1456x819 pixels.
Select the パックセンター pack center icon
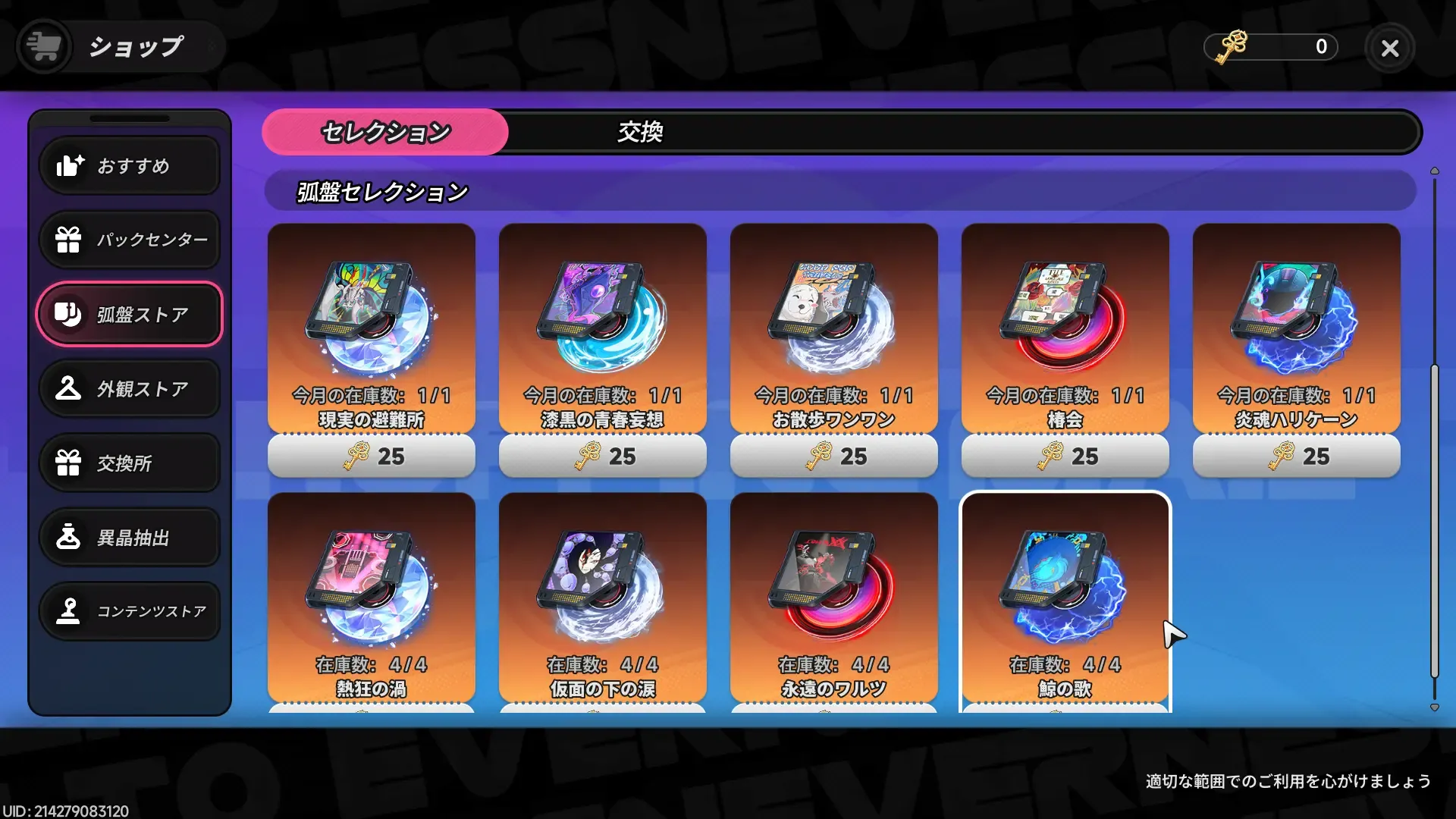[130, 240]
